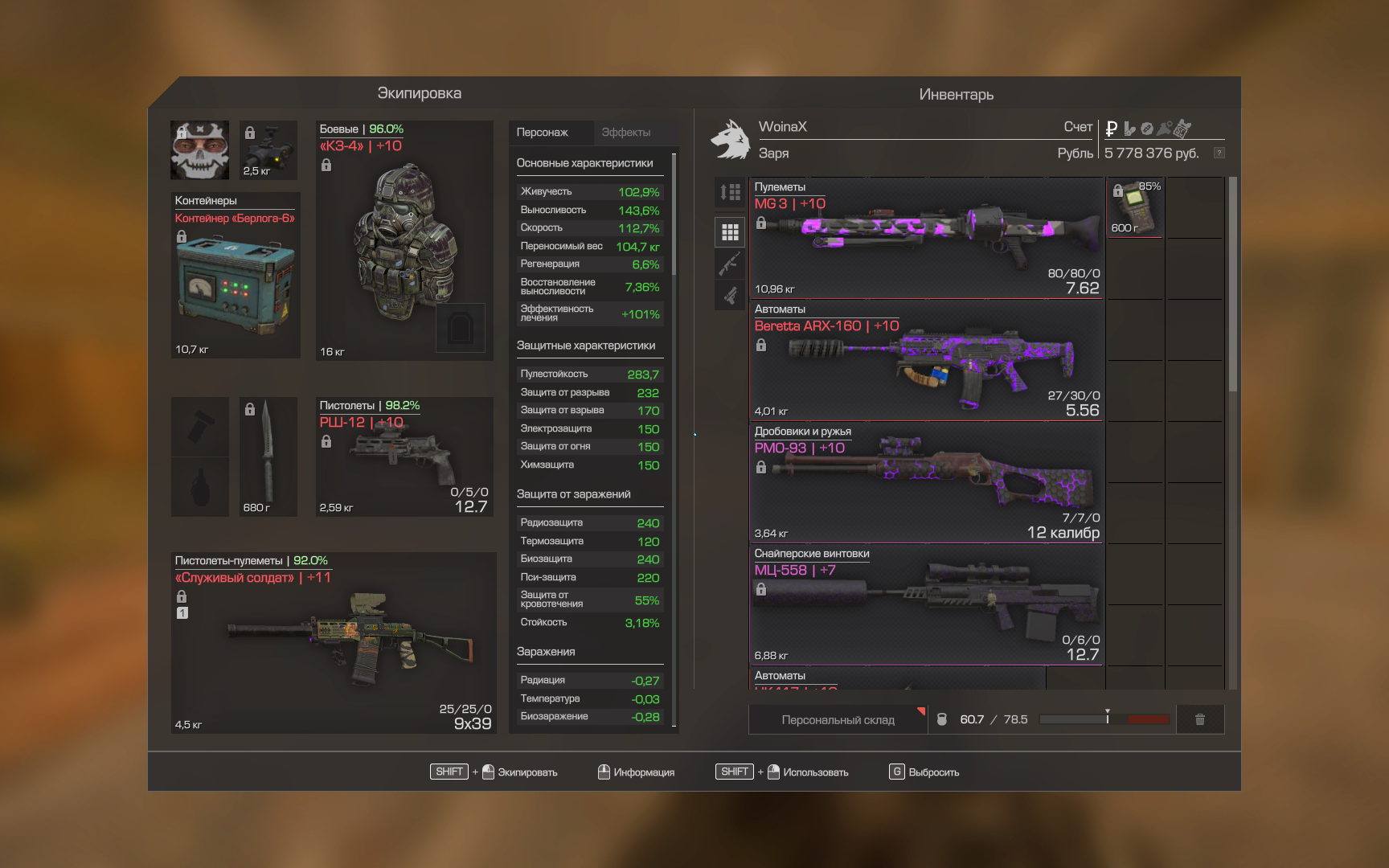Viewport: 1389px width, 868px height.
Task: Select the PMO-93 shotgun in inventory
Action: (926, 483)
